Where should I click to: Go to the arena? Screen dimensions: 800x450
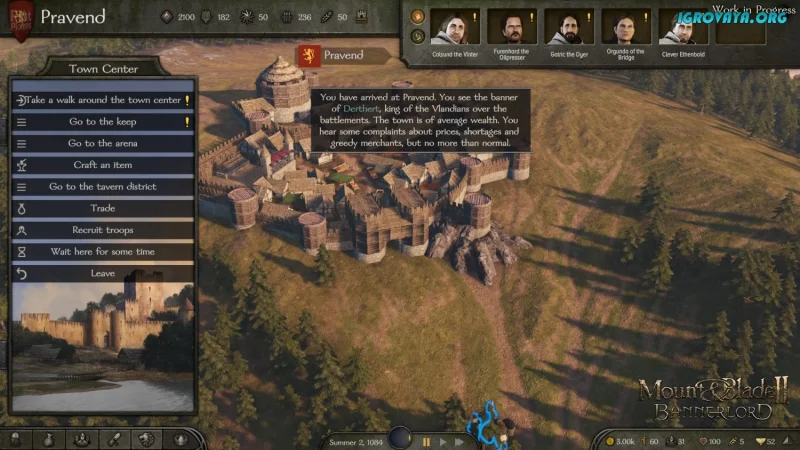tap(103, 144)
